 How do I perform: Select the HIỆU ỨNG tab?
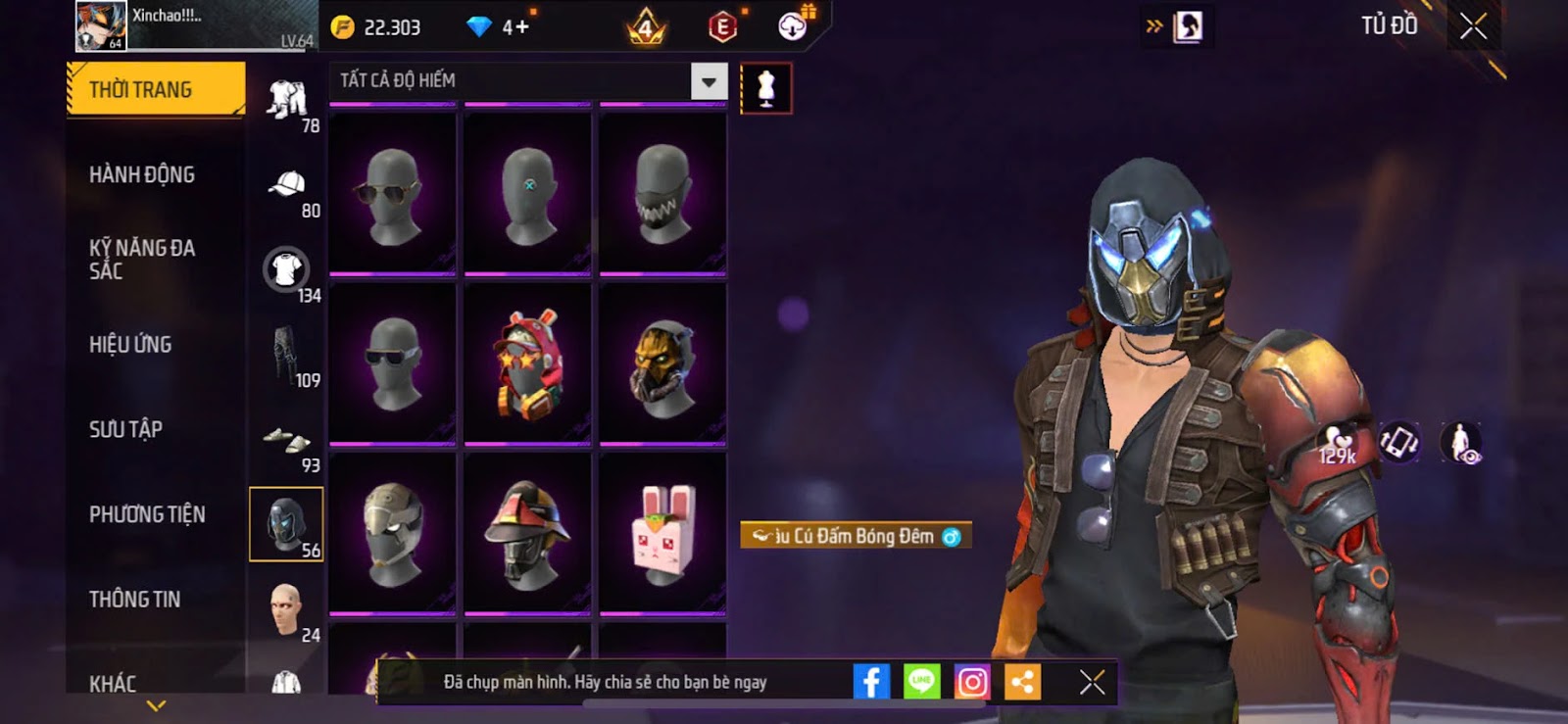pyautogui.click(x=130, y=344)
